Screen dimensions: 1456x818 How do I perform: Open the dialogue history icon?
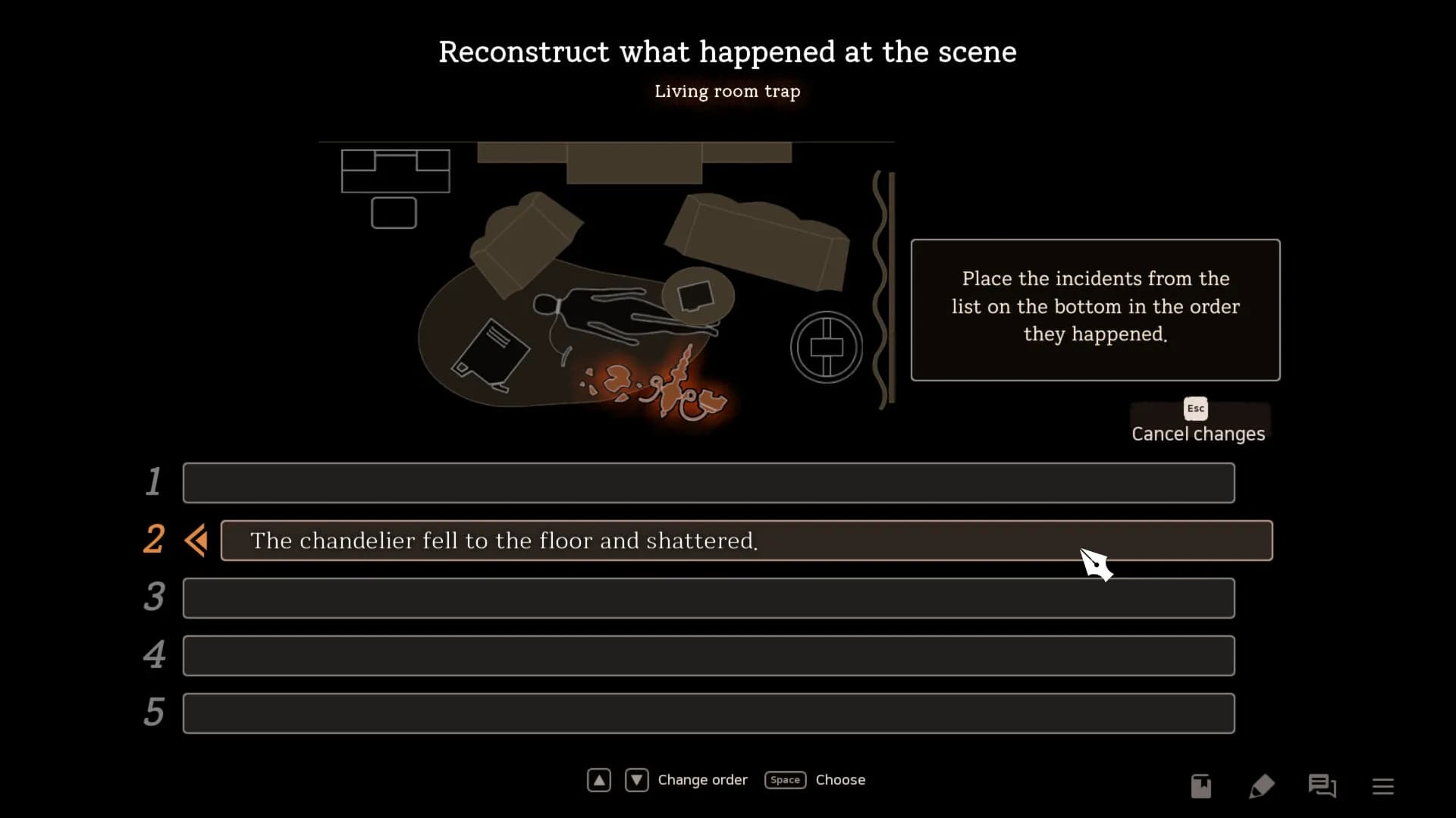pyautogui.click(x=1322, y=786)
